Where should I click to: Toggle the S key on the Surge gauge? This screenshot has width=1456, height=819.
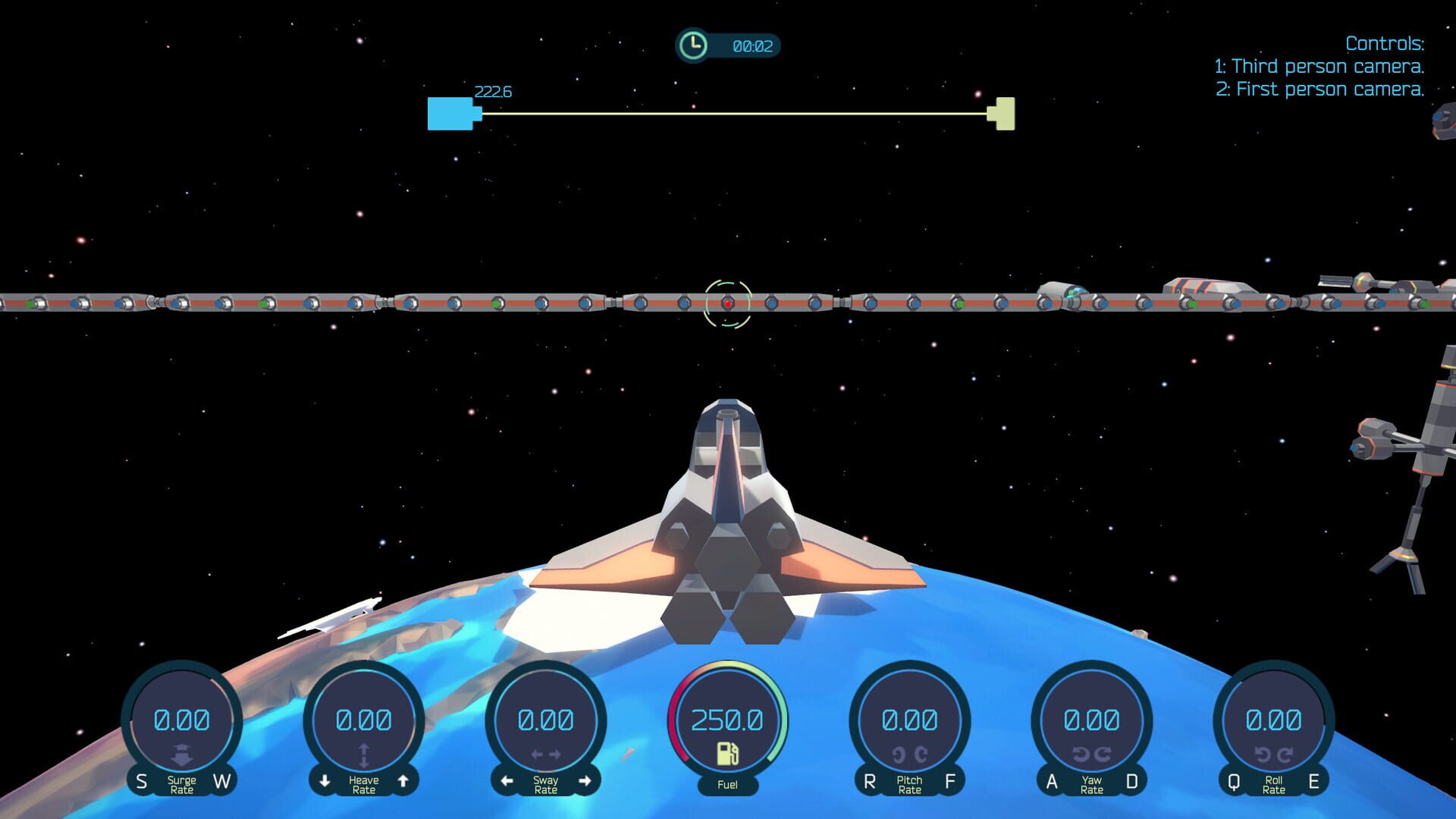point(141,782)
